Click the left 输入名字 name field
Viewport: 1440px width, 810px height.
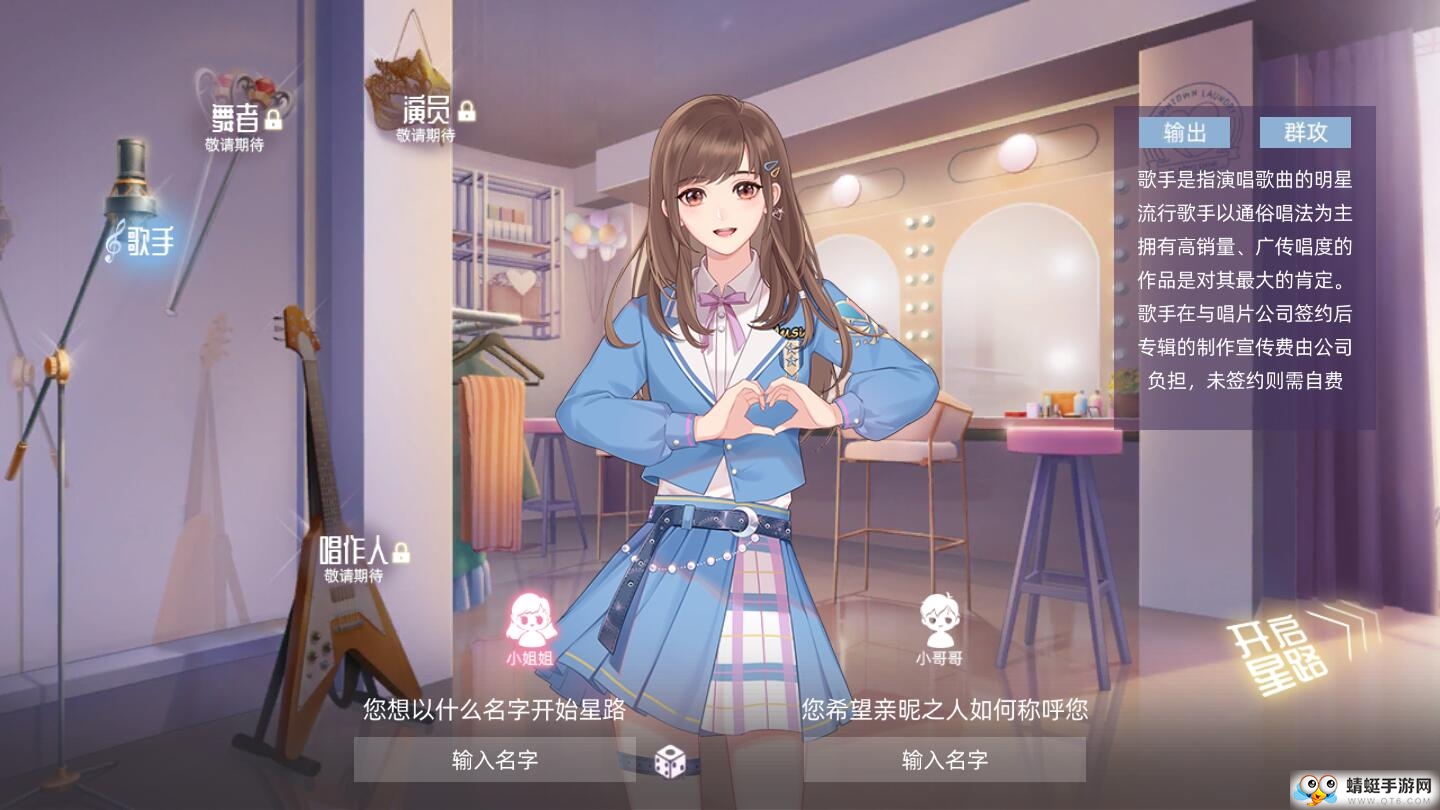[494, 762]
